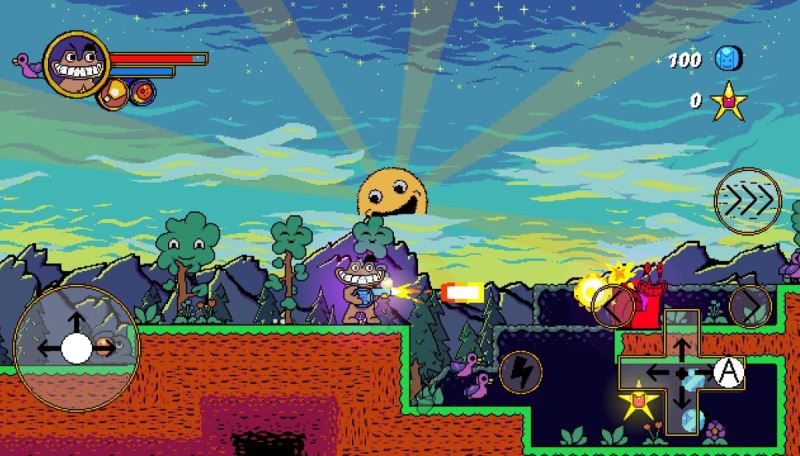Image resolution: width=800 pixels, height=456 pixels.
Task: Tap the left chevron circle button
Action: click(x=612, y=306)
